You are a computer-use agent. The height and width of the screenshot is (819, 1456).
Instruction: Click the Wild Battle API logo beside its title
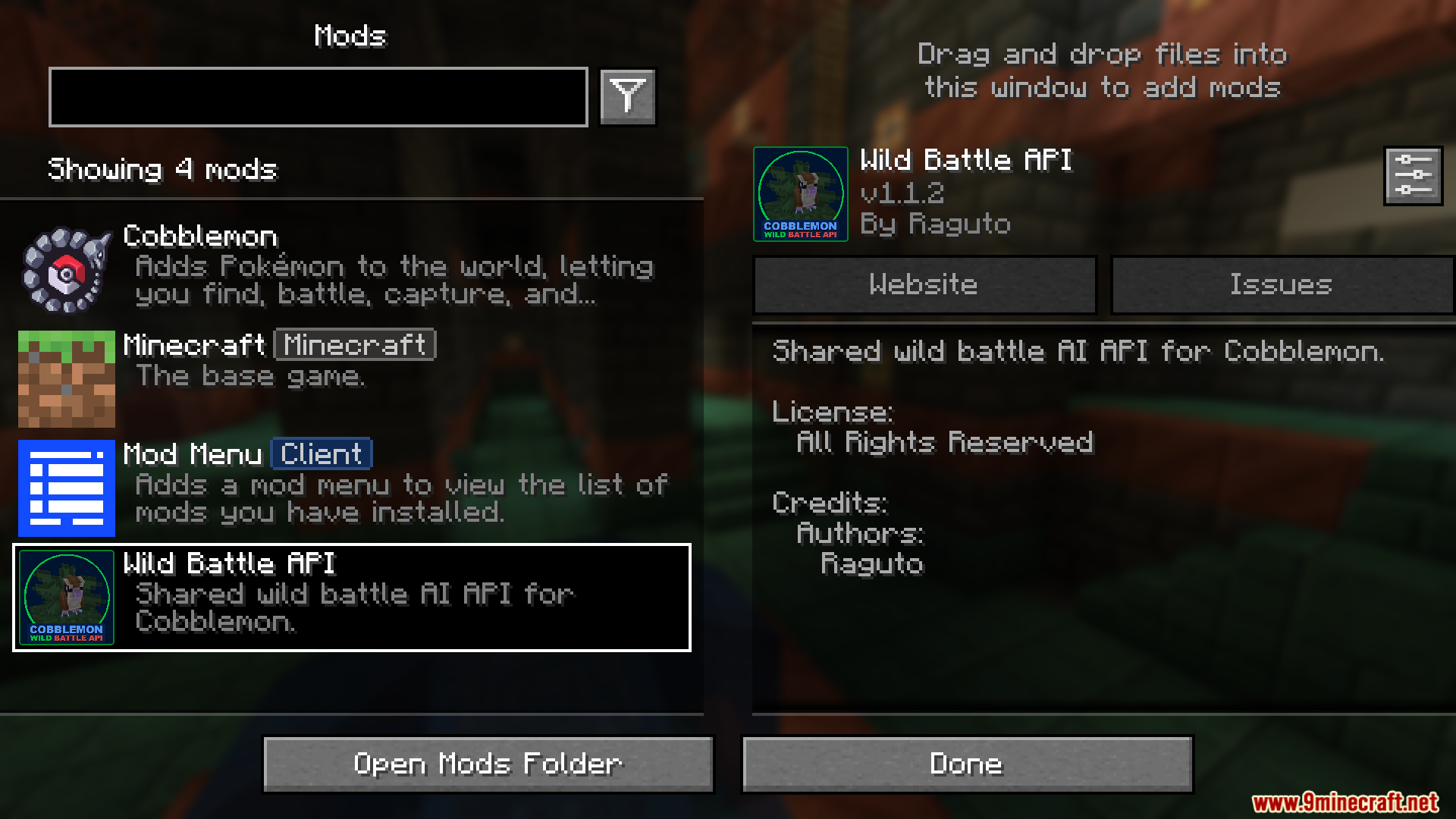[x=800, y=194]
